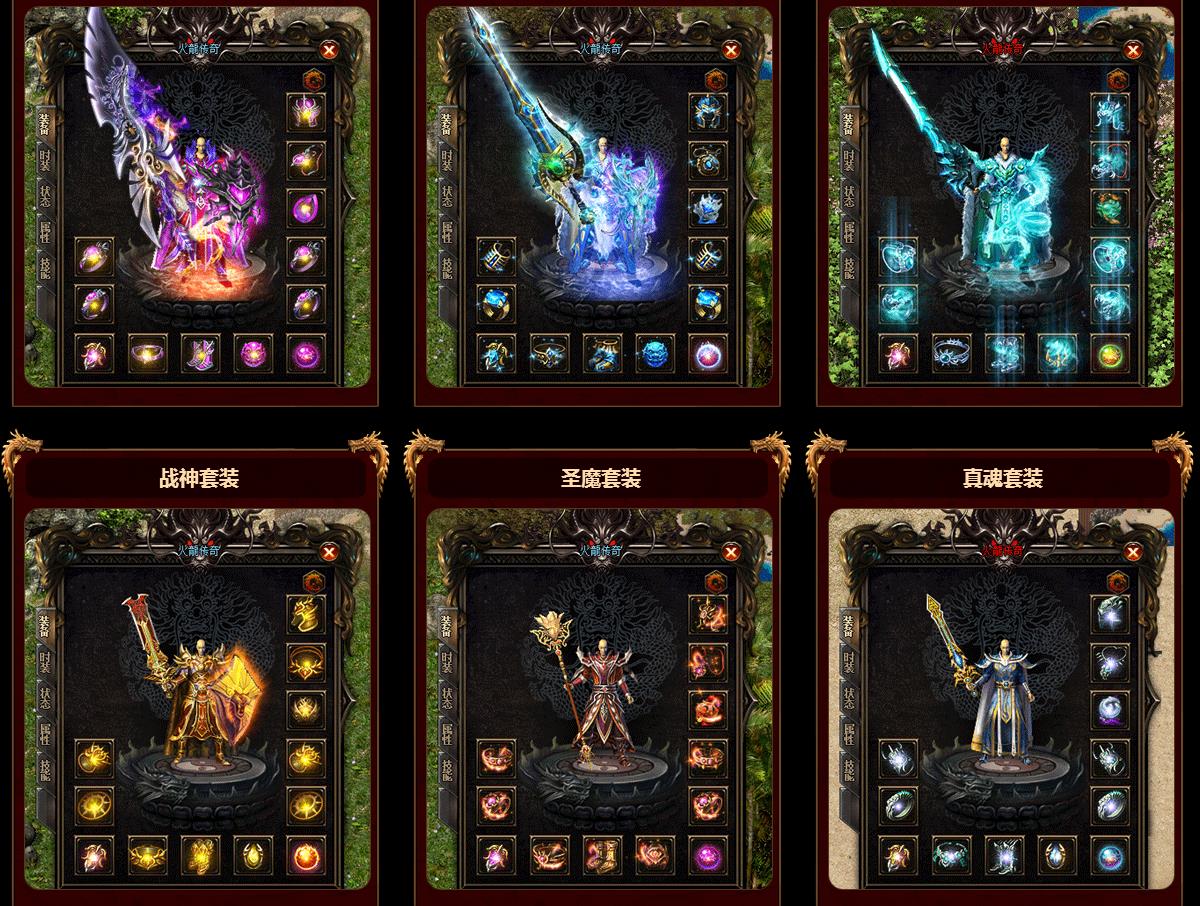Pick the purple orb slot in 圣魔套装
Viewport: 1200px width, 906px height.
[x=708, y=854]
